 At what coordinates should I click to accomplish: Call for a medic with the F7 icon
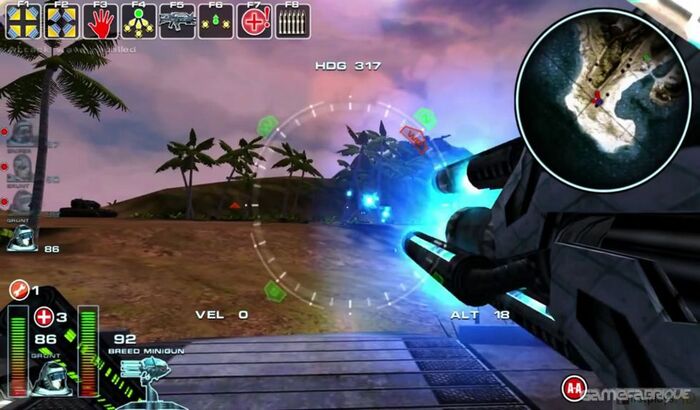[x=254, y=21]
